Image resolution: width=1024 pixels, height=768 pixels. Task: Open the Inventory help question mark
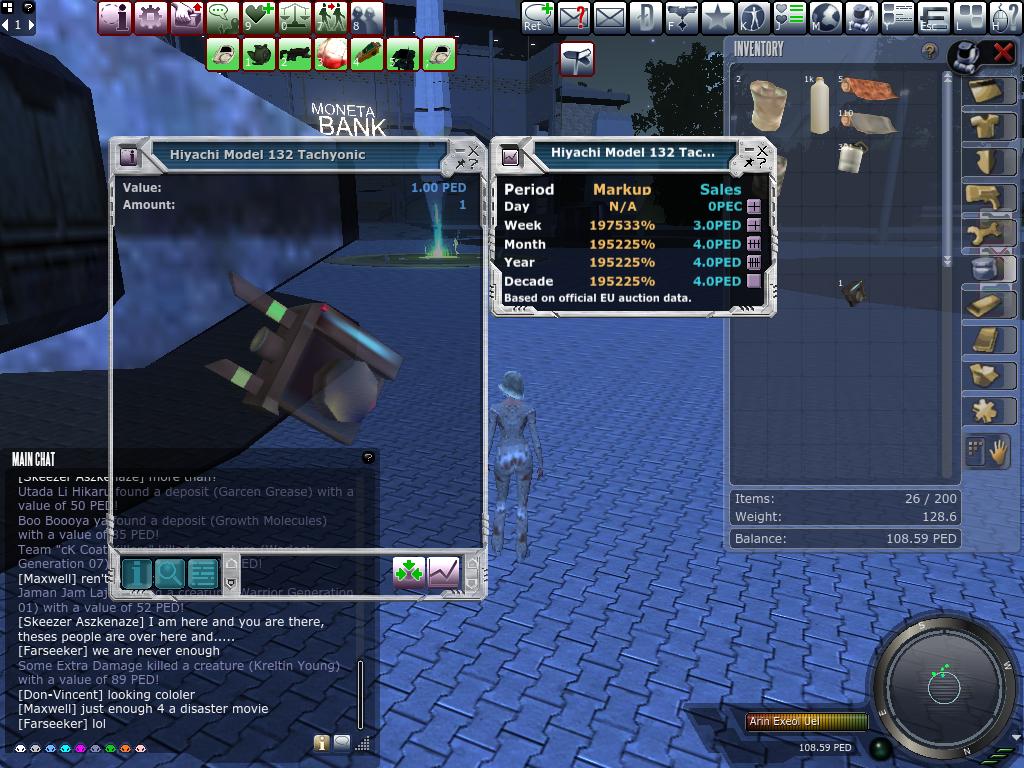point(930,51)
